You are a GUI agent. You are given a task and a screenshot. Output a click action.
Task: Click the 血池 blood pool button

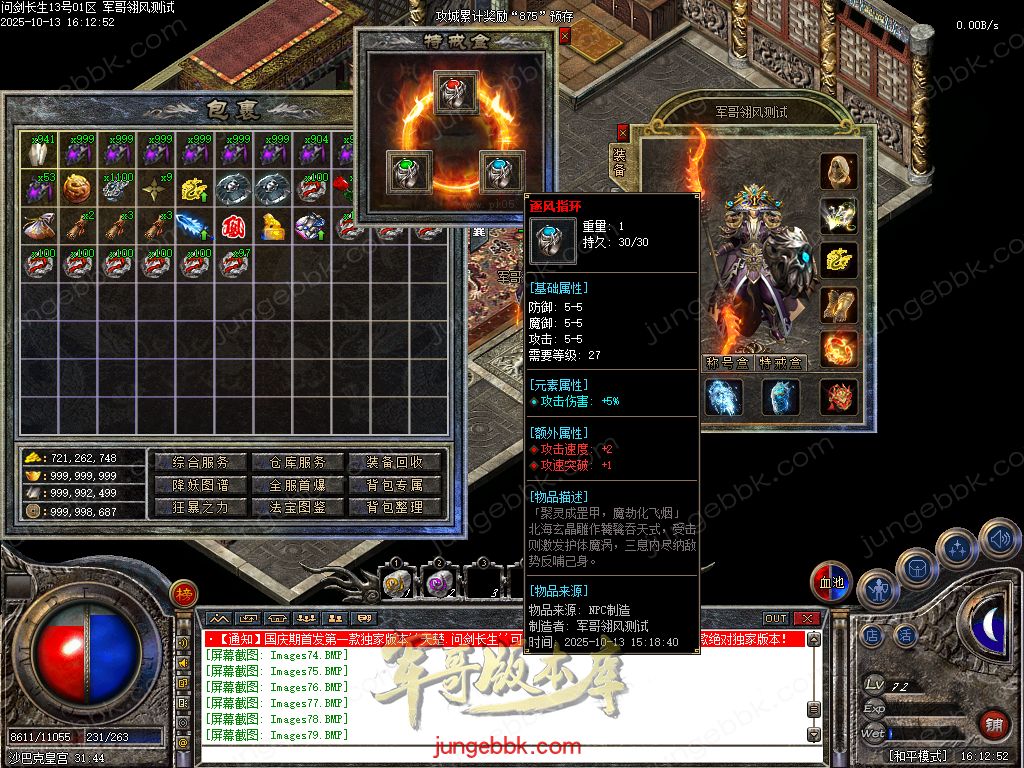832,582
